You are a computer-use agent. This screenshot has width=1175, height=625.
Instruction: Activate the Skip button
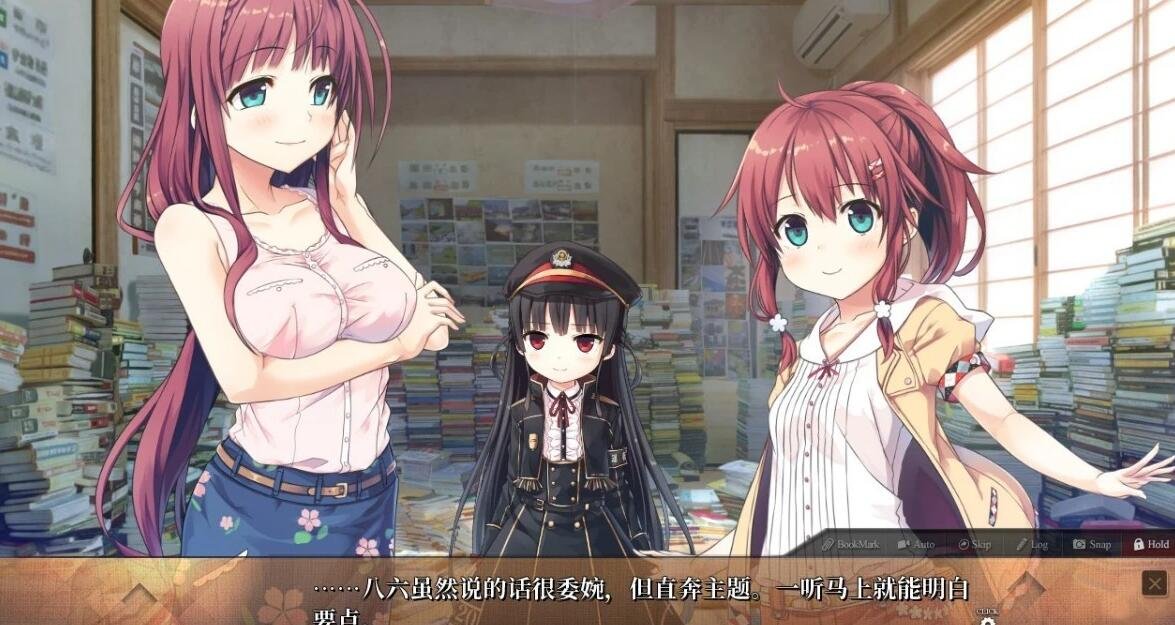[x=975, y=544]
